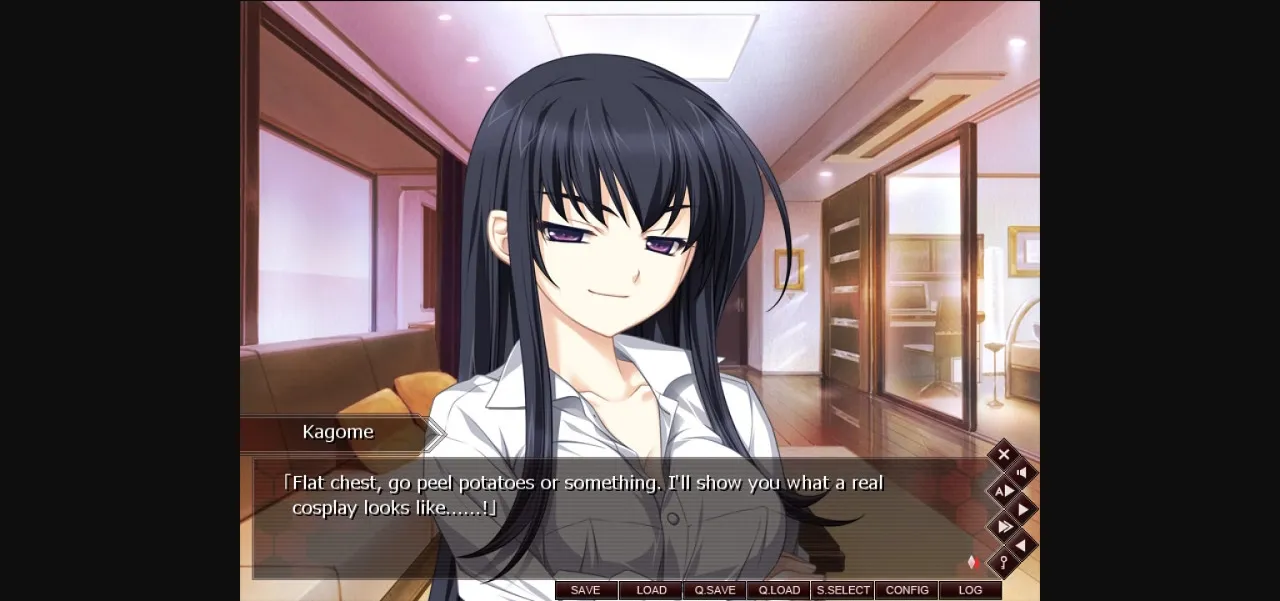Click the speaker voice replay icon

1022,473
